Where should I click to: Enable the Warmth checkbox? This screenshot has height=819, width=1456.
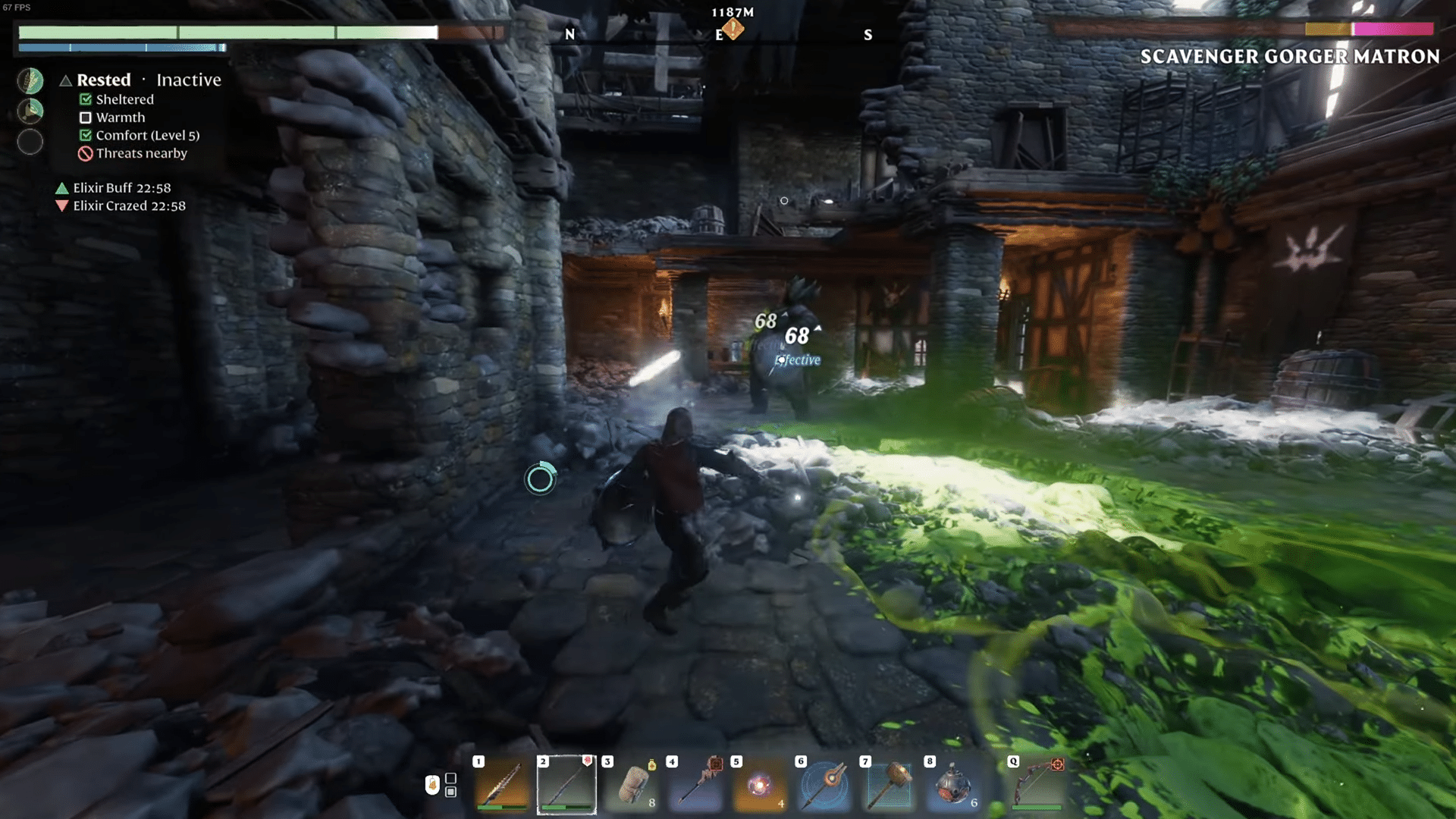click(84, 117)
